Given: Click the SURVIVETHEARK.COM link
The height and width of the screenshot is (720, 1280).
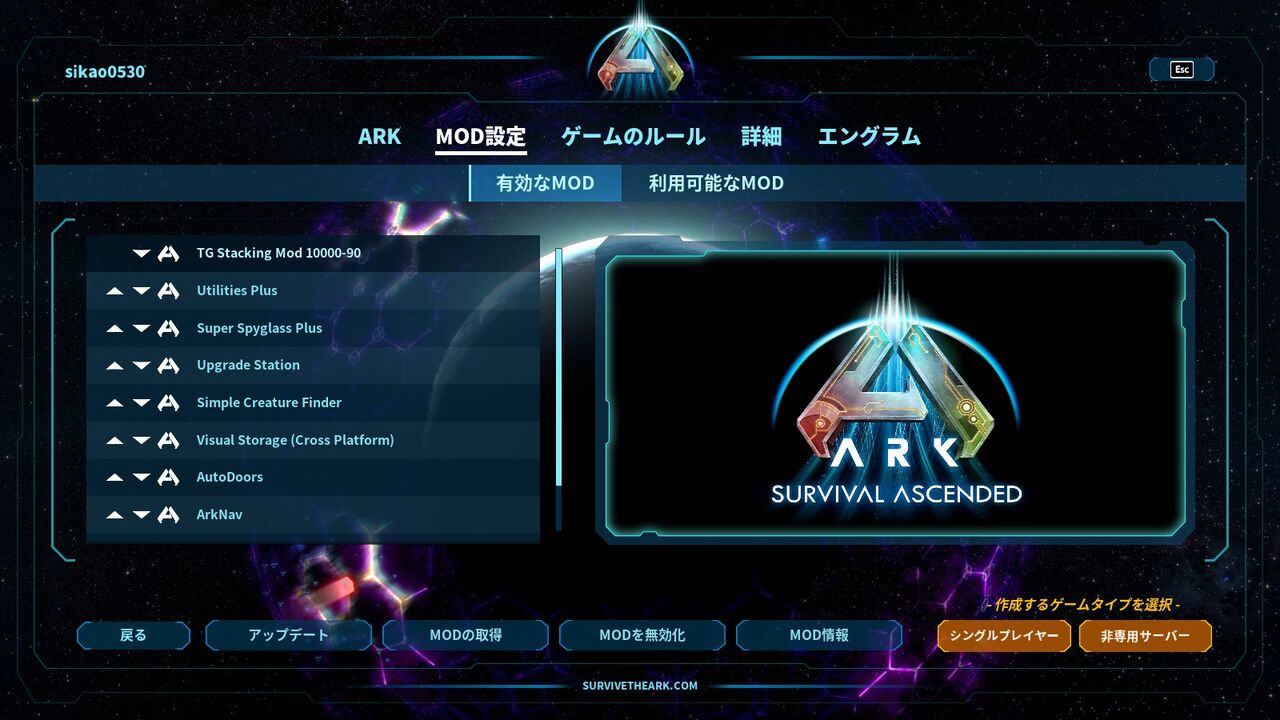Looking at the screenshot, I should [639, 685].
